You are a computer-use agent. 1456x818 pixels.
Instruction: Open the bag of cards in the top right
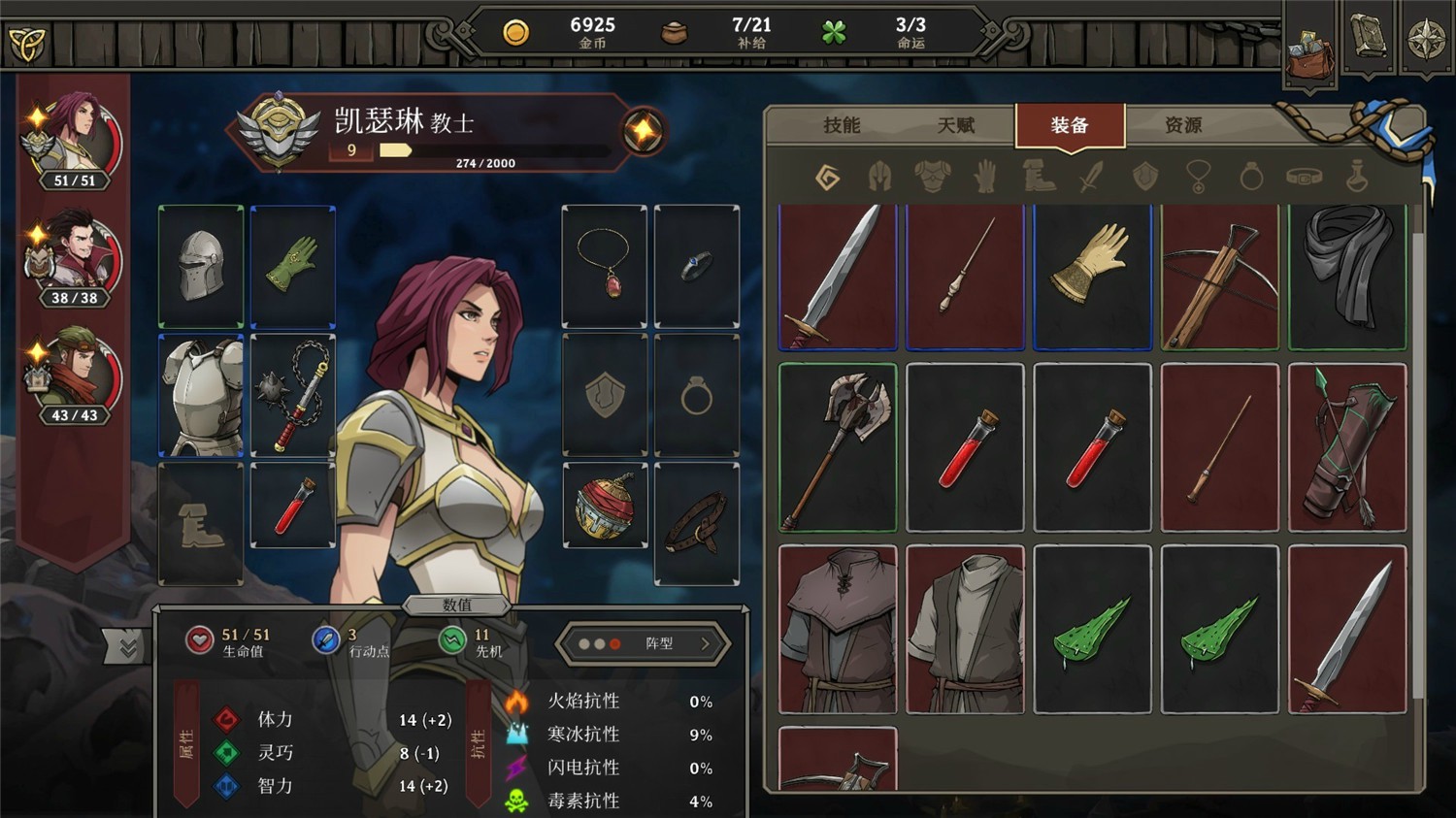[1310, 53]
